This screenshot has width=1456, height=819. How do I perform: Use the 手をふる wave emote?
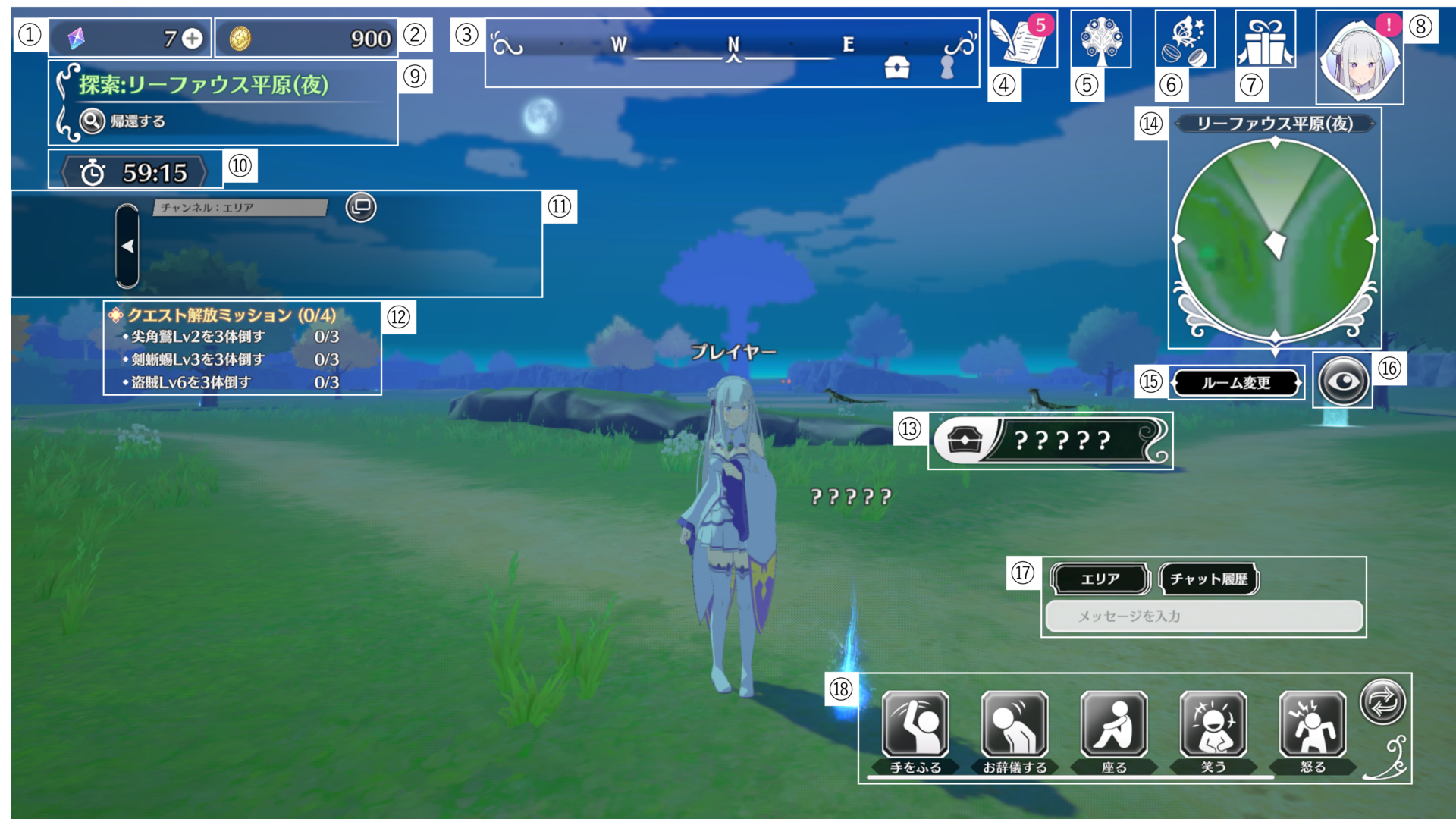tap(915, 726)
